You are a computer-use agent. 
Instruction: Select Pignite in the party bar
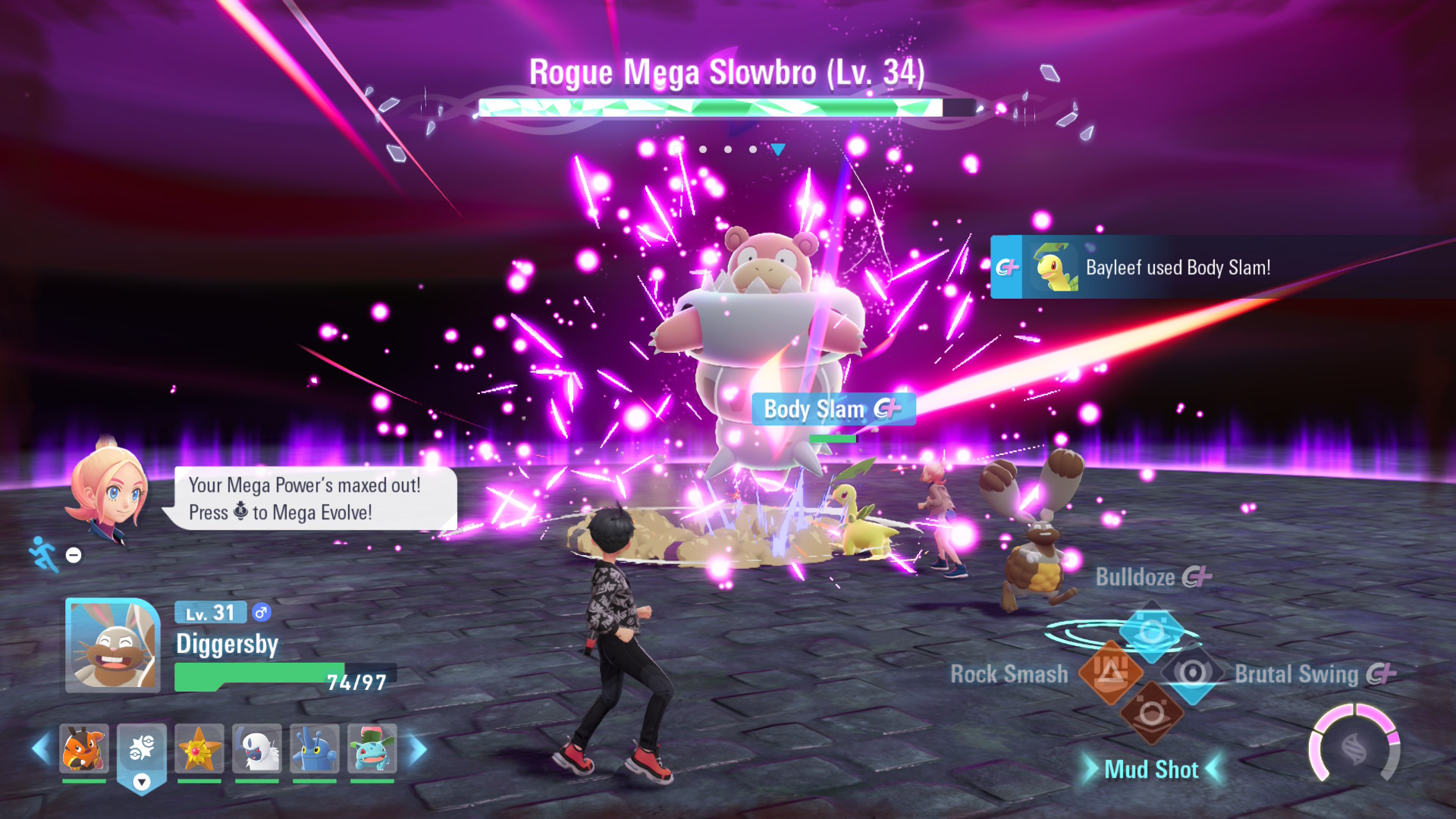[84, 748]
